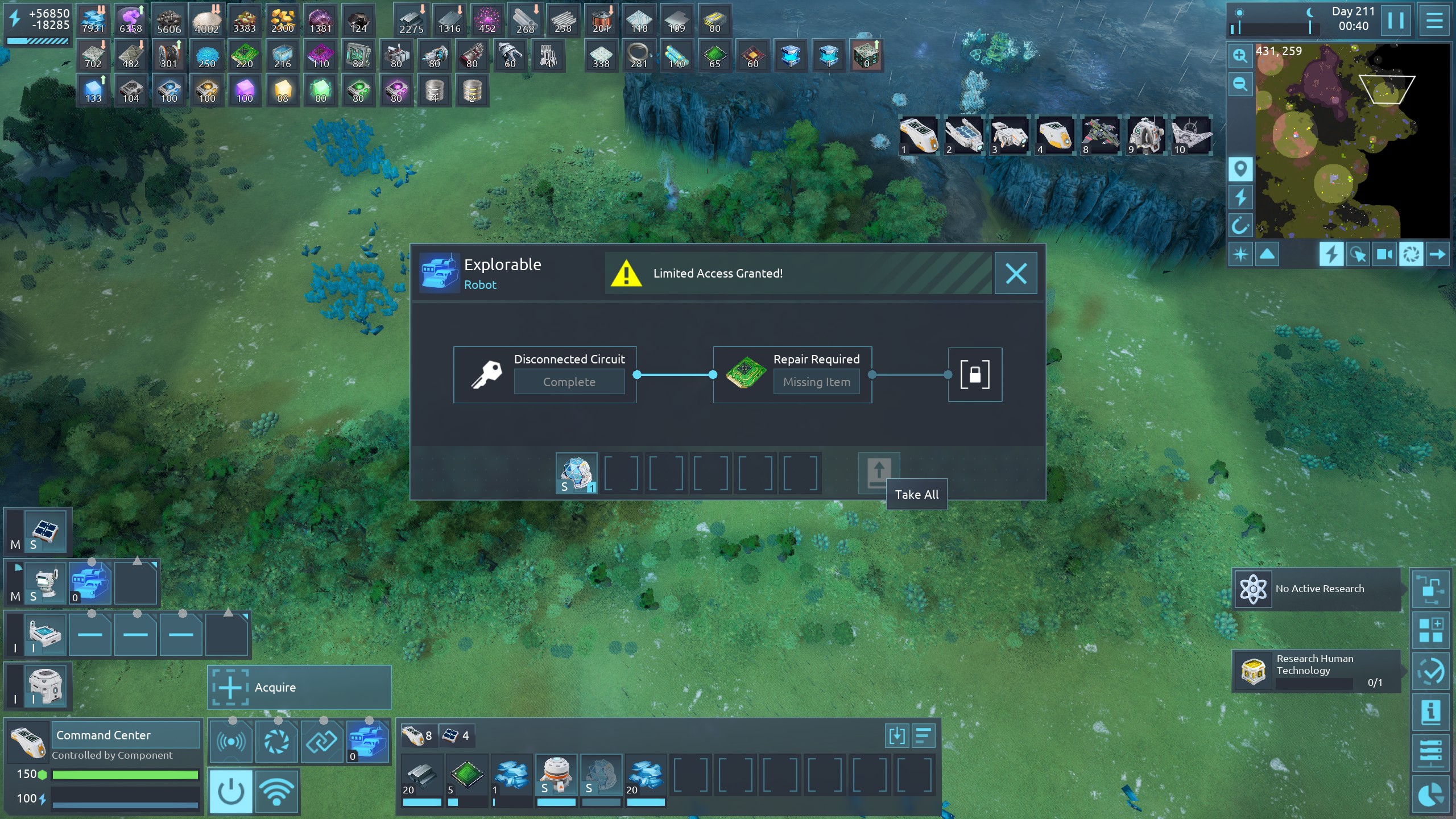
Task: Select the Command Center name panel
Action: point(126,735)
